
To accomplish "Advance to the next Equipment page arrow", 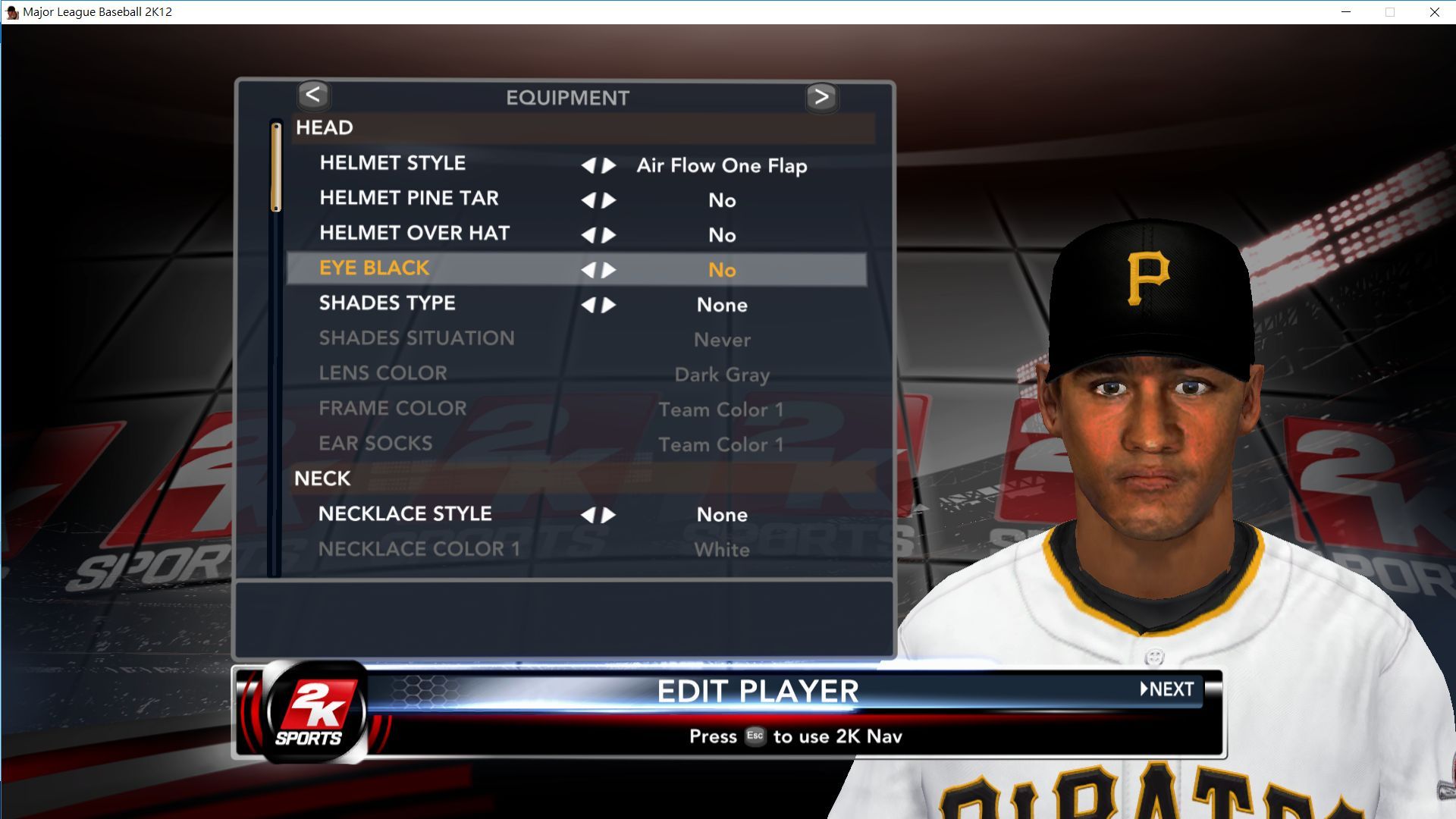I will [821, 97].
